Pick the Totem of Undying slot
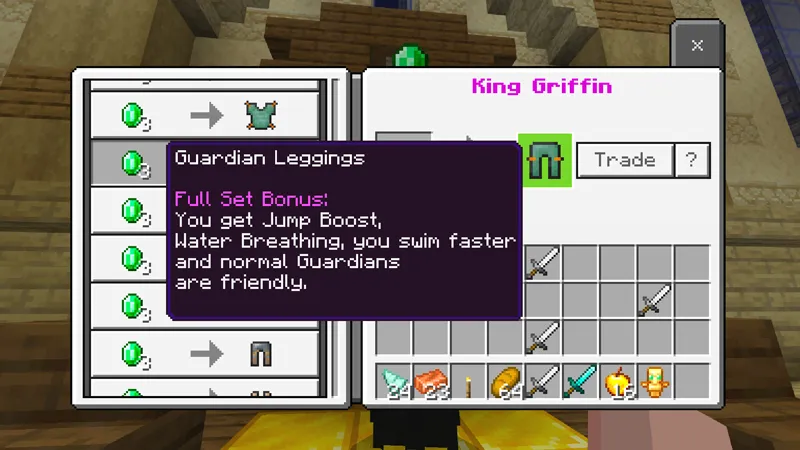This screenshot has width=800, height=450. click(655, 381)
